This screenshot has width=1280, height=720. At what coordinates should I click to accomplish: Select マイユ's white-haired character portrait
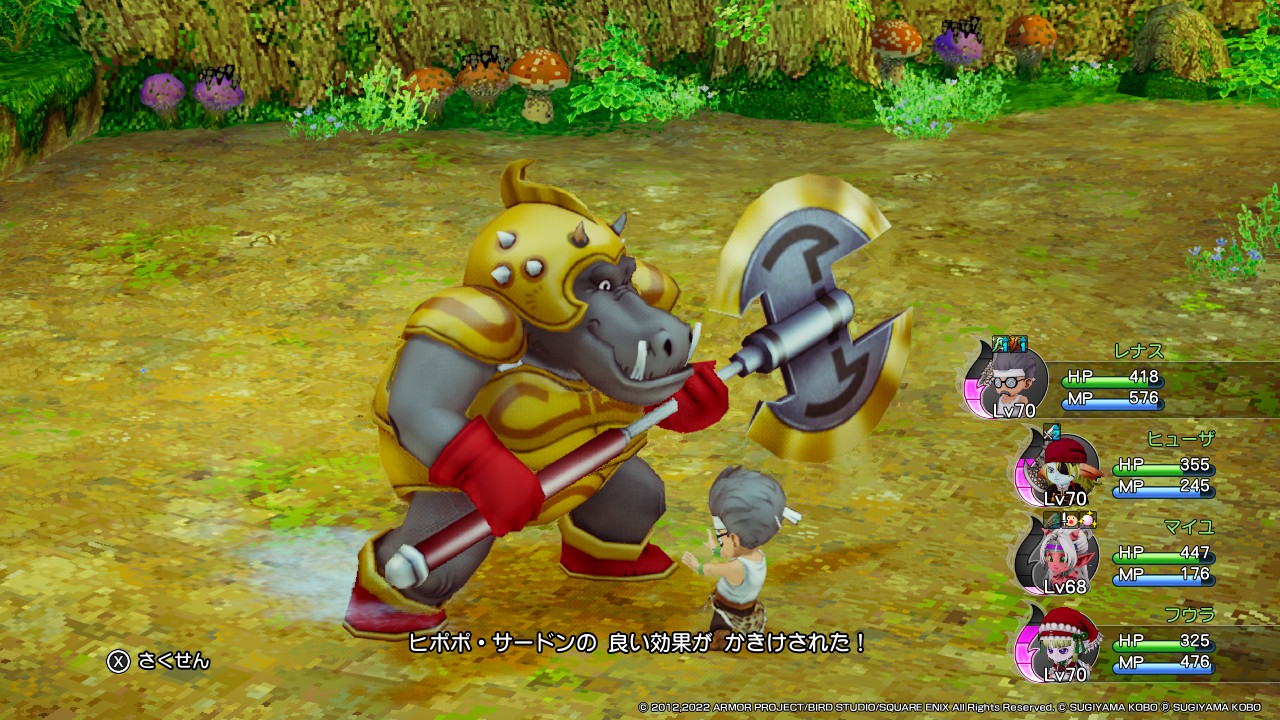click(1062, 558)
